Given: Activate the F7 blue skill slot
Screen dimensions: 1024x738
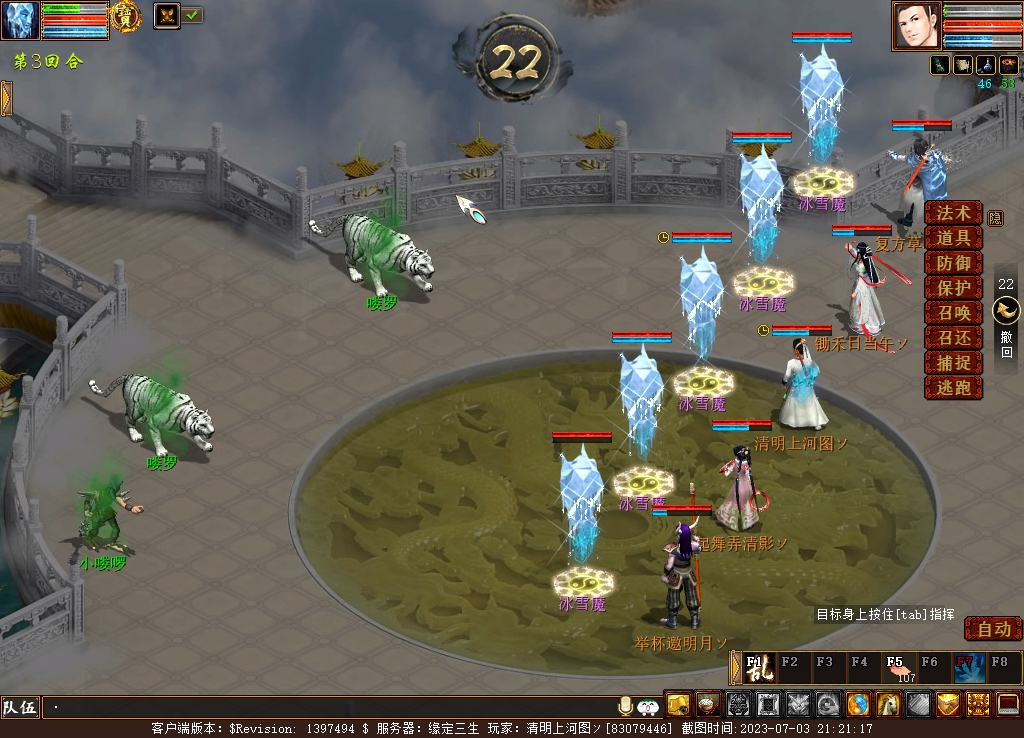Looking at the screenshot, I should point(968,667).
